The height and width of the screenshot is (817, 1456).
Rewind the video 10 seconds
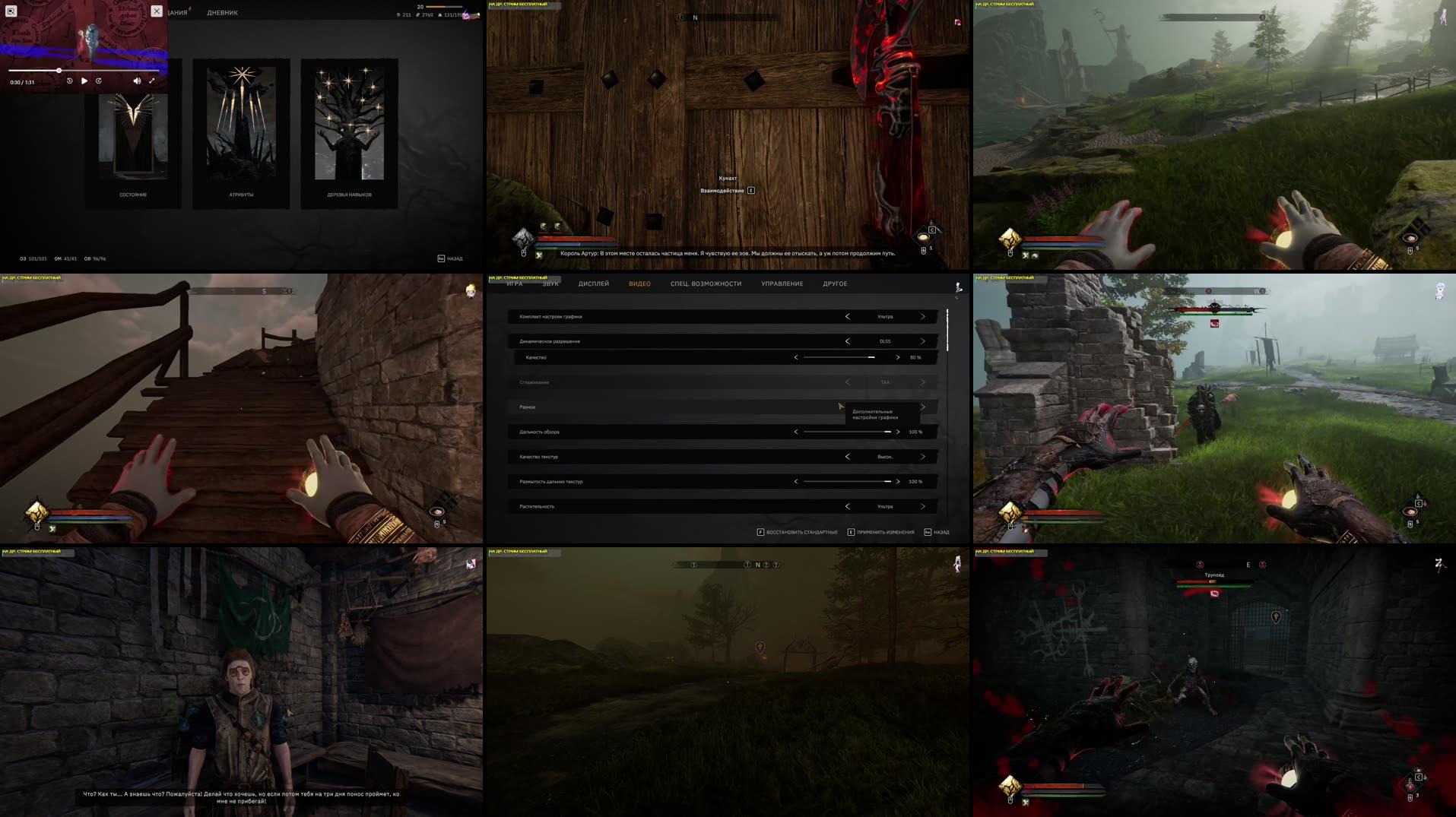(x=70, y=81)
